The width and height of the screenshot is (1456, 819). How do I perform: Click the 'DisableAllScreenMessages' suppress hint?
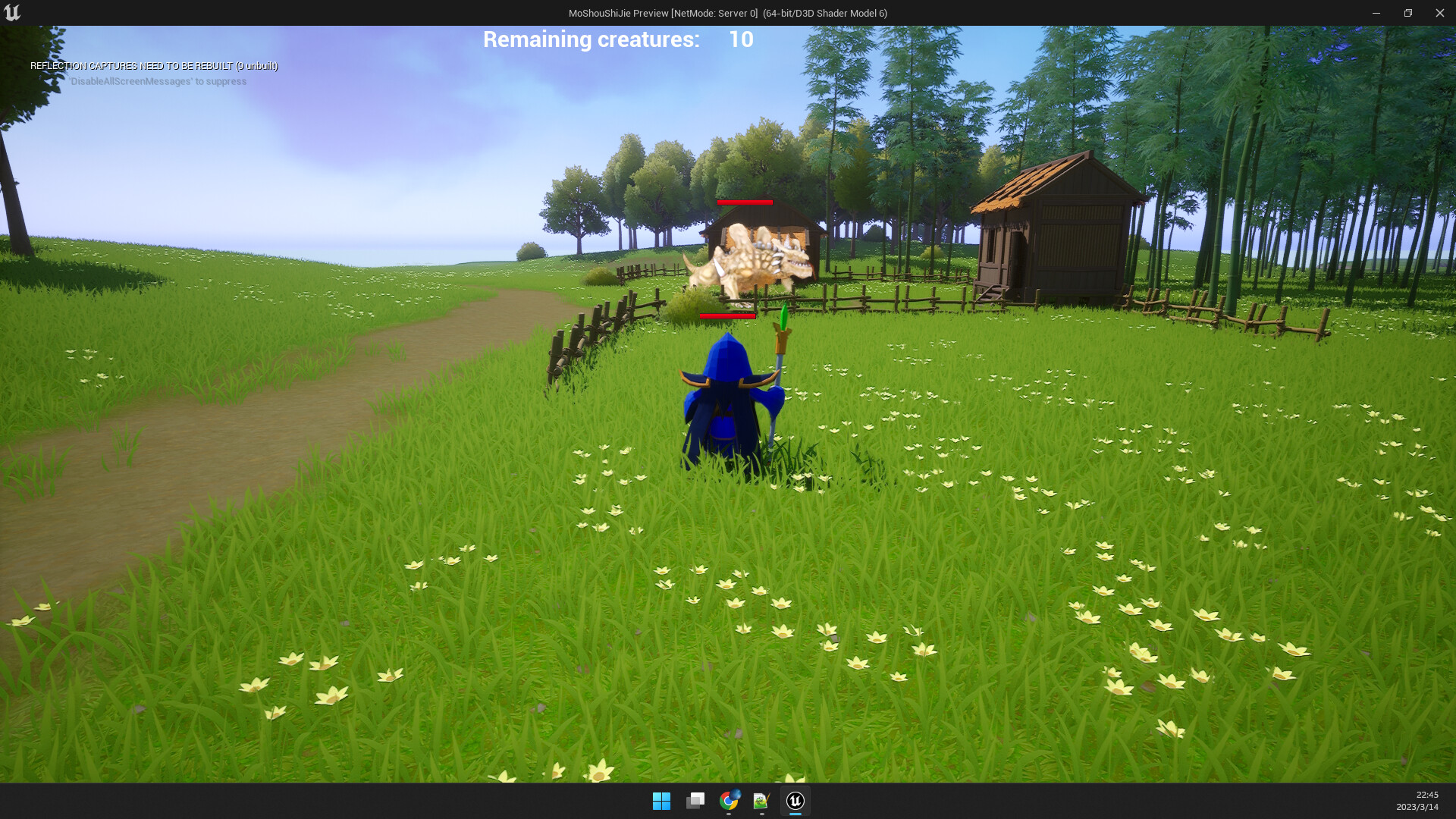coord(157,81)
